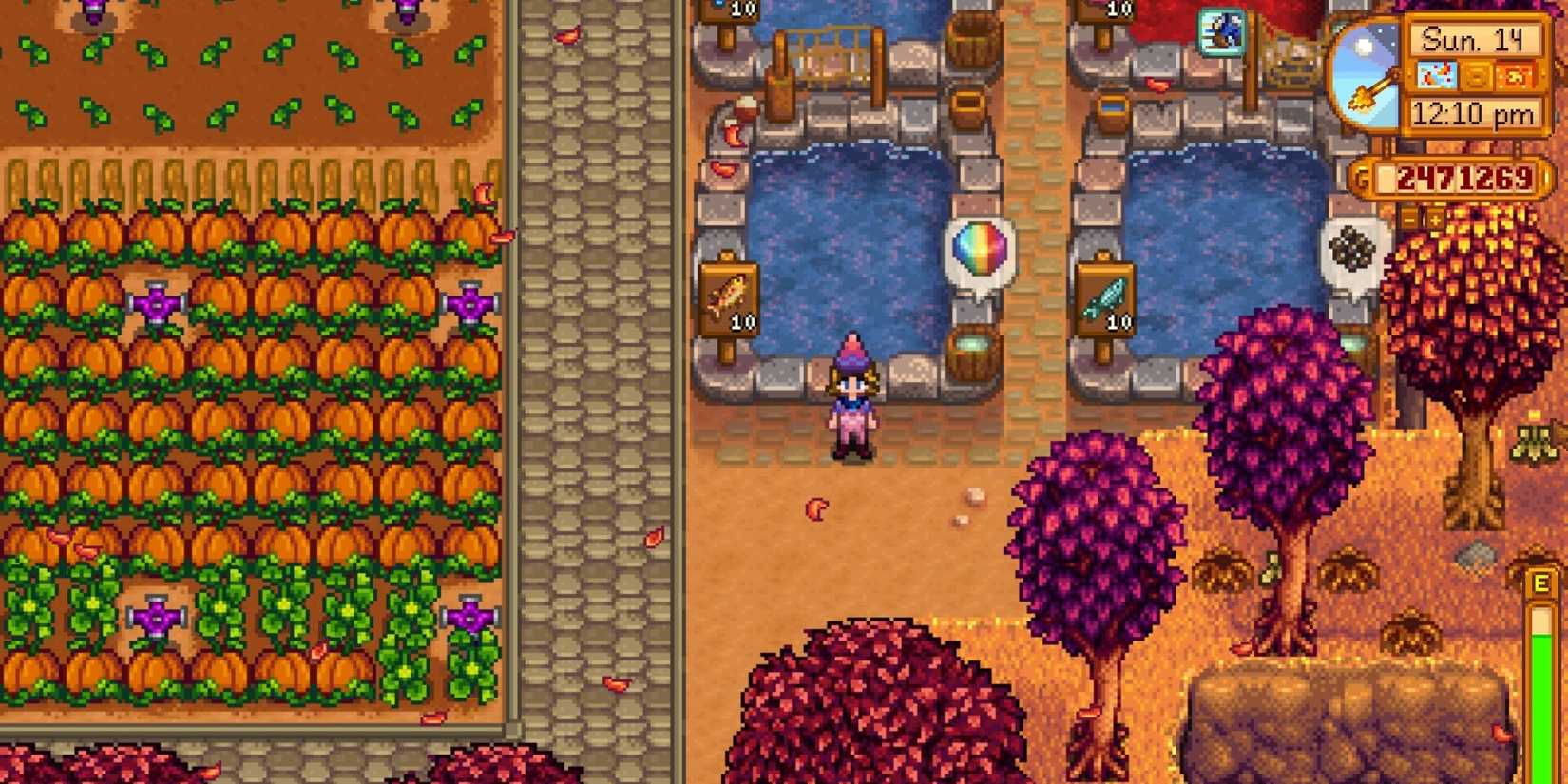This screenshot has height=784, width=1568.
Task: Click the roe bubble above the right fish pond
Action: [1350, 247]
